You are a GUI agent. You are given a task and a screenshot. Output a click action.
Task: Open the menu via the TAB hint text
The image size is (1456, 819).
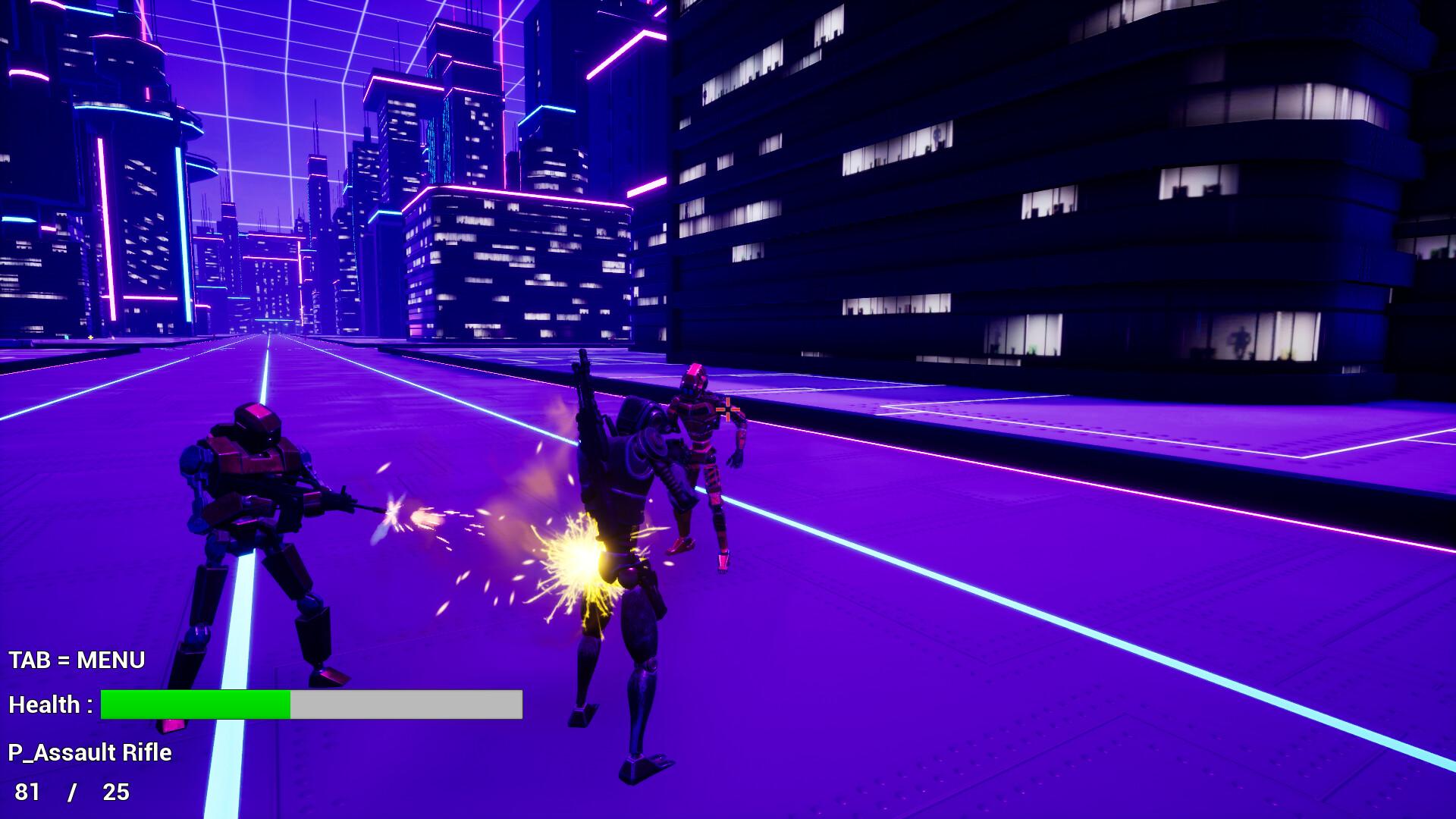pos(76,660)
